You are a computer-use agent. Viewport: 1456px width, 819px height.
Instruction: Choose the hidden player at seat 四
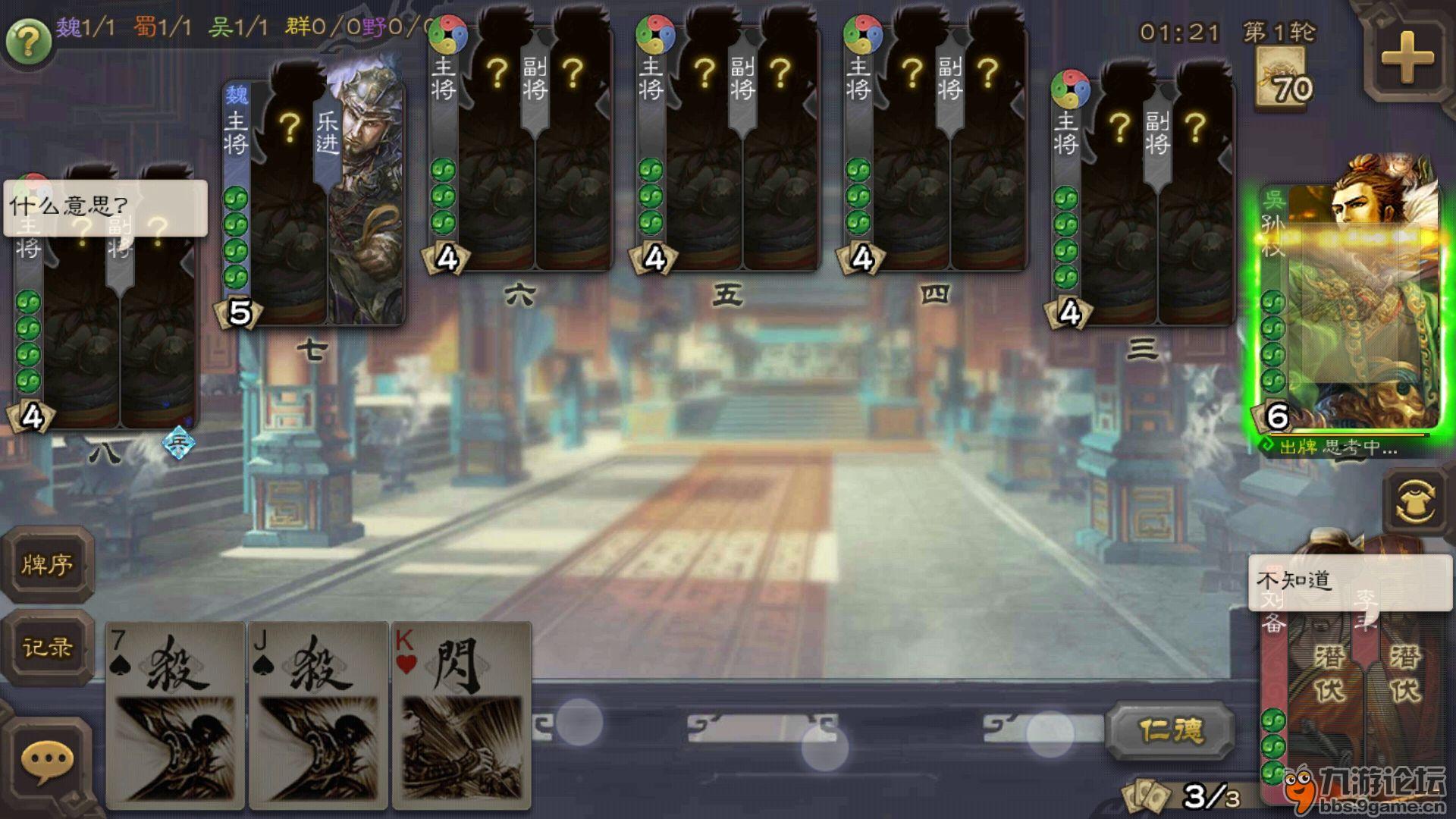(x=935, y=152)
